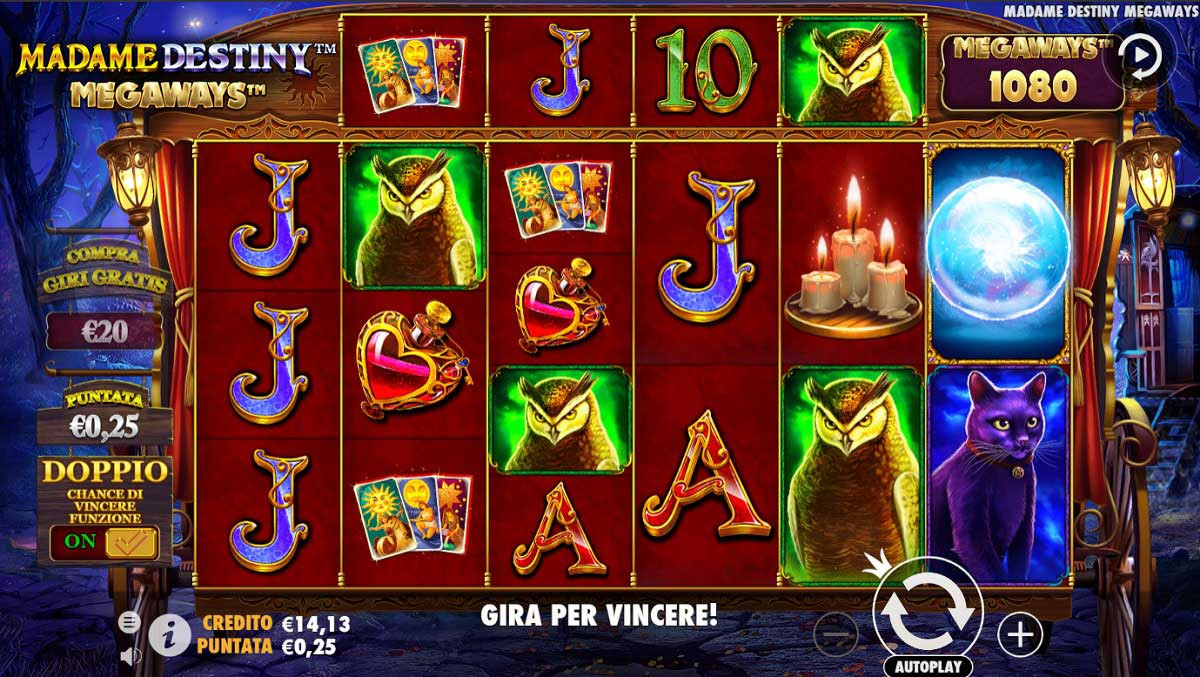The height and width of the screenshot is (677, 1200).
Task: Increase the bet with the plus button
Action: 1020,634
